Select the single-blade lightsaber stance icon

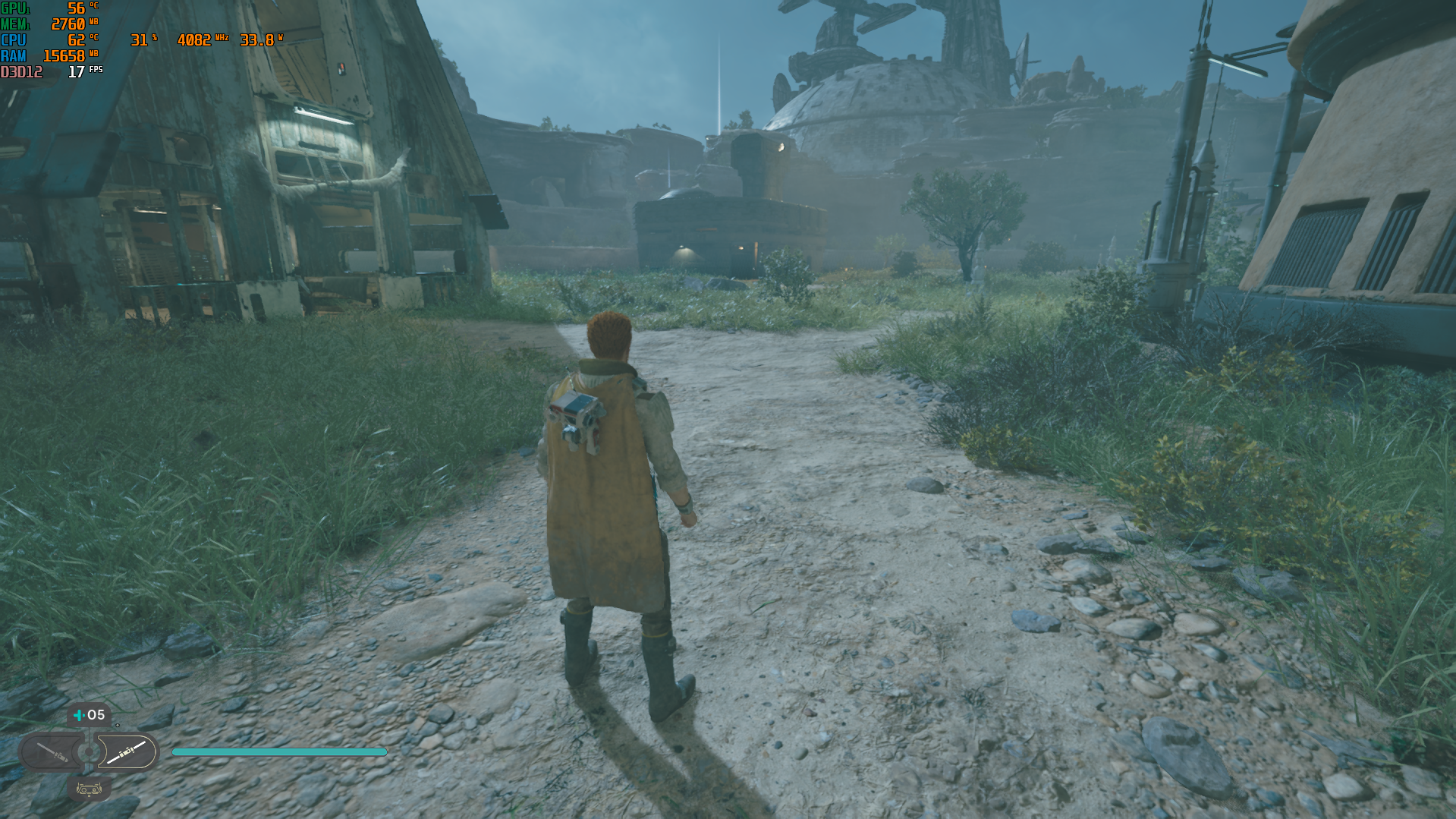(x=53, y=752)
